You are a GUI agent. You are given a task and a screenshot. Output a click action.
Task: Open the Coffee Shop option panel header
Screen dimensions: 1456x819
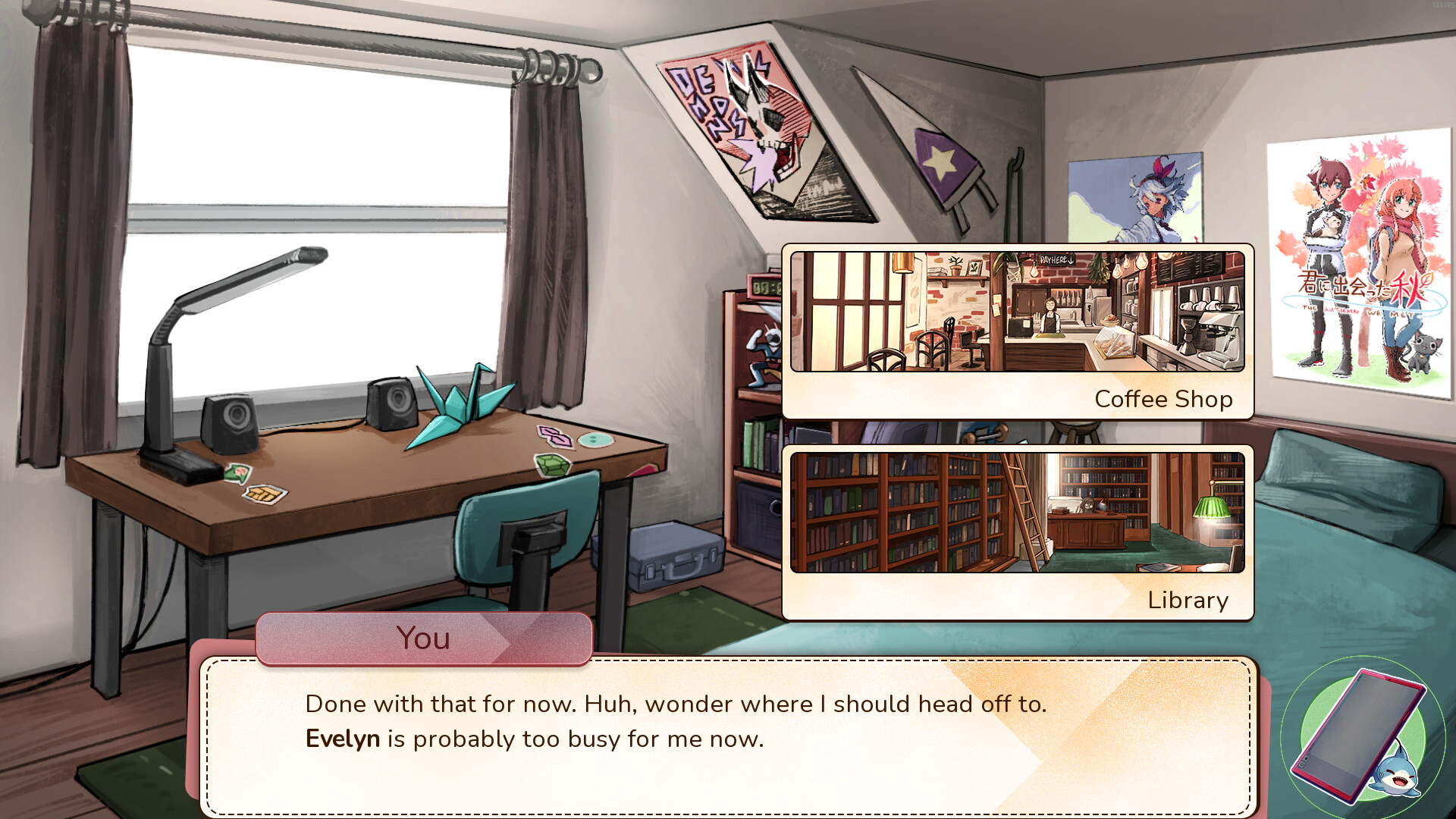tap(1163, 399)
